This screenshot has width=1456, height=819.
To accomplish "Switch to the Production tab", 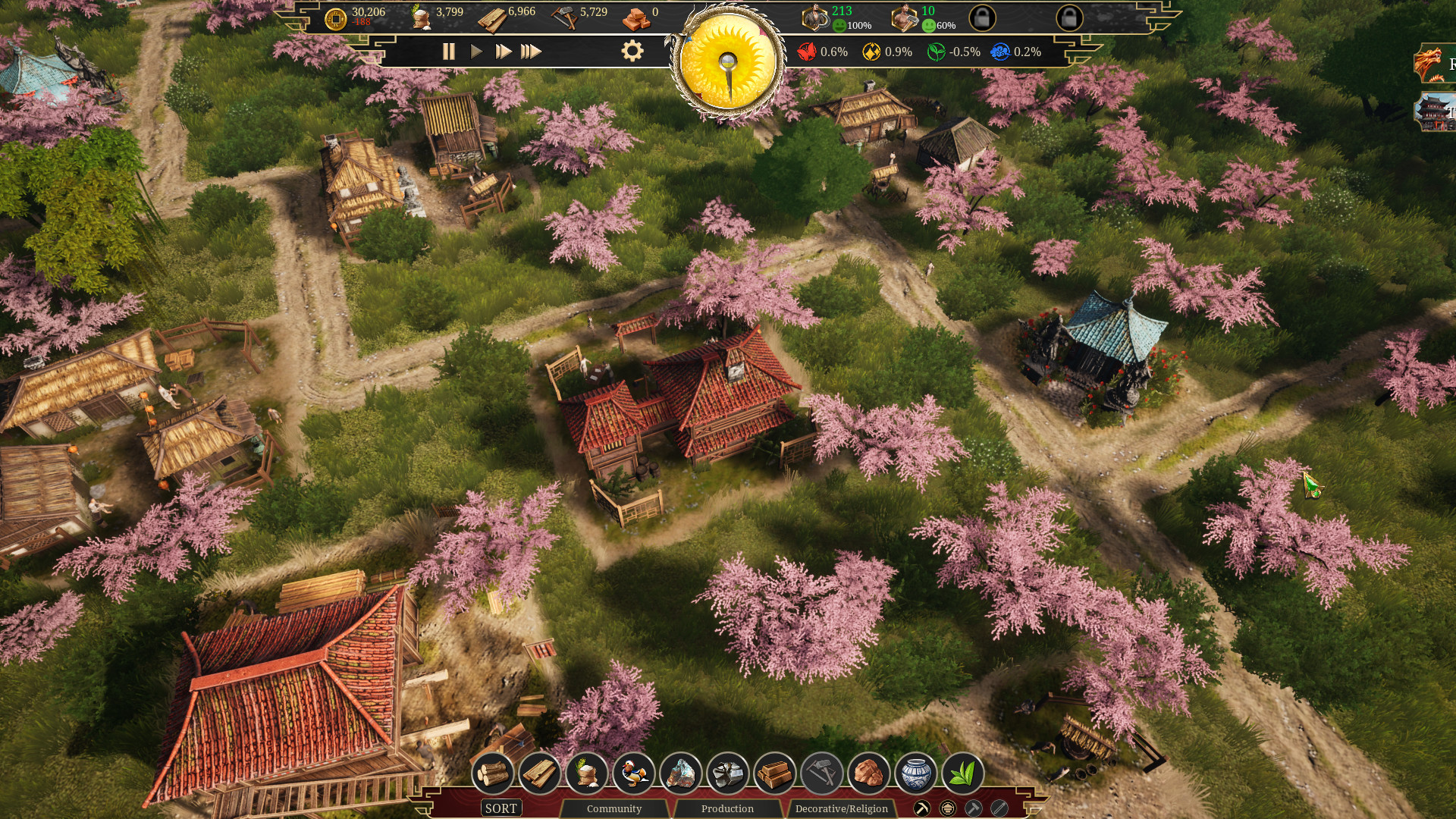I will click(726, 808).
